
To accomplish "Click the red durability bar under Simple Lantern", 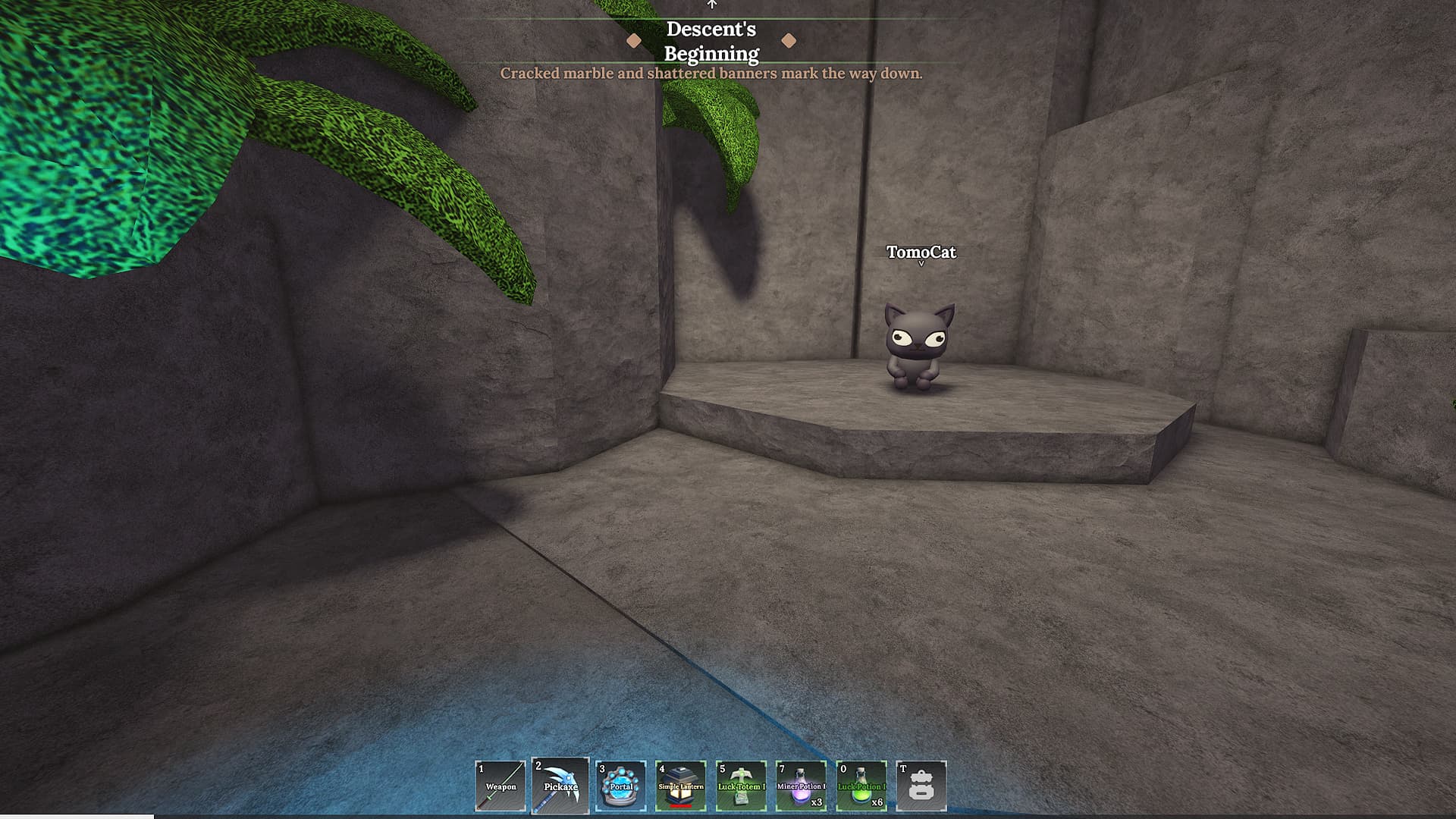I will (681, 805).
